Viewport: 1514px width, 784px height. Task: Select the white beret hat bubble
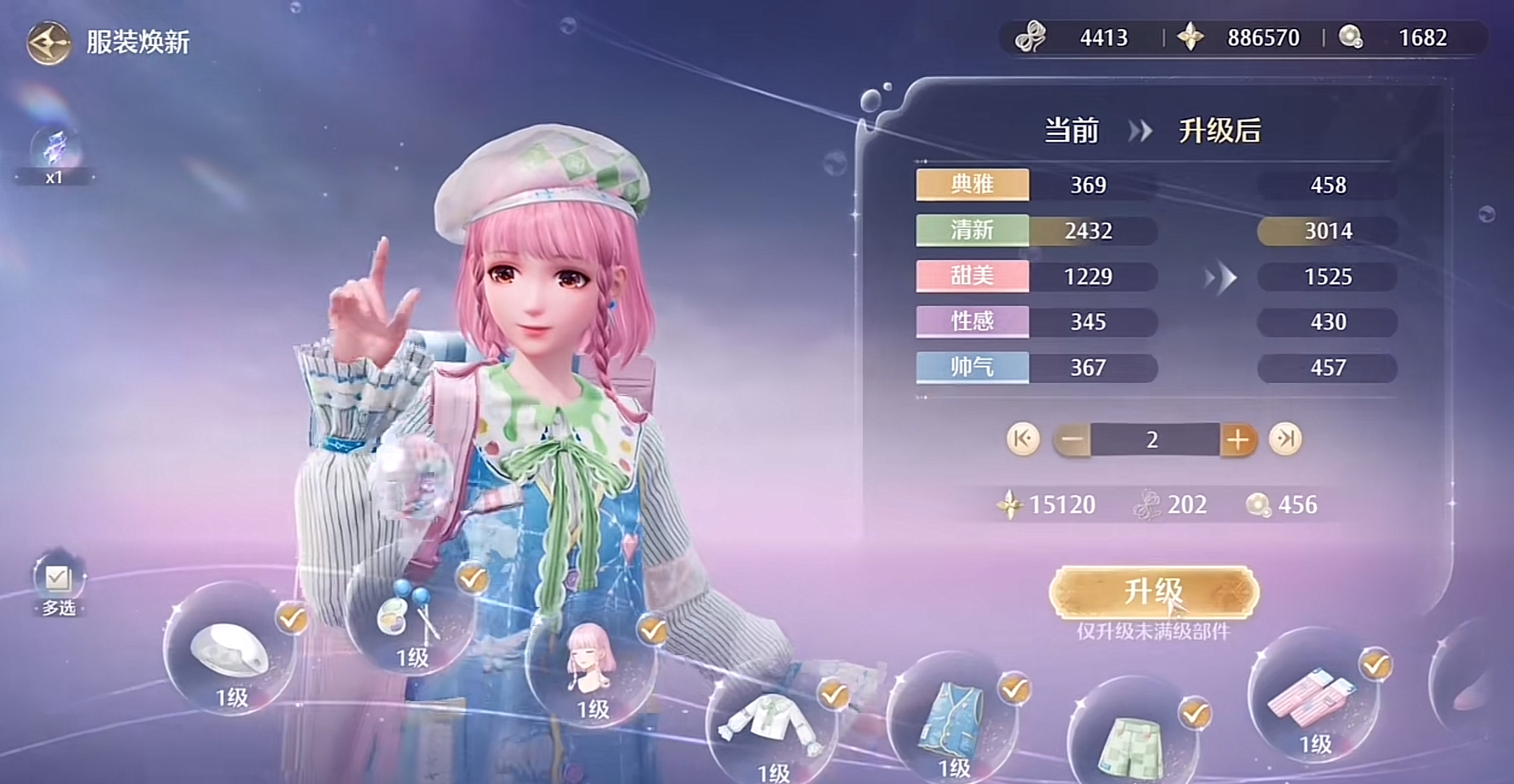pyautogui.click(x=230, y=652)
